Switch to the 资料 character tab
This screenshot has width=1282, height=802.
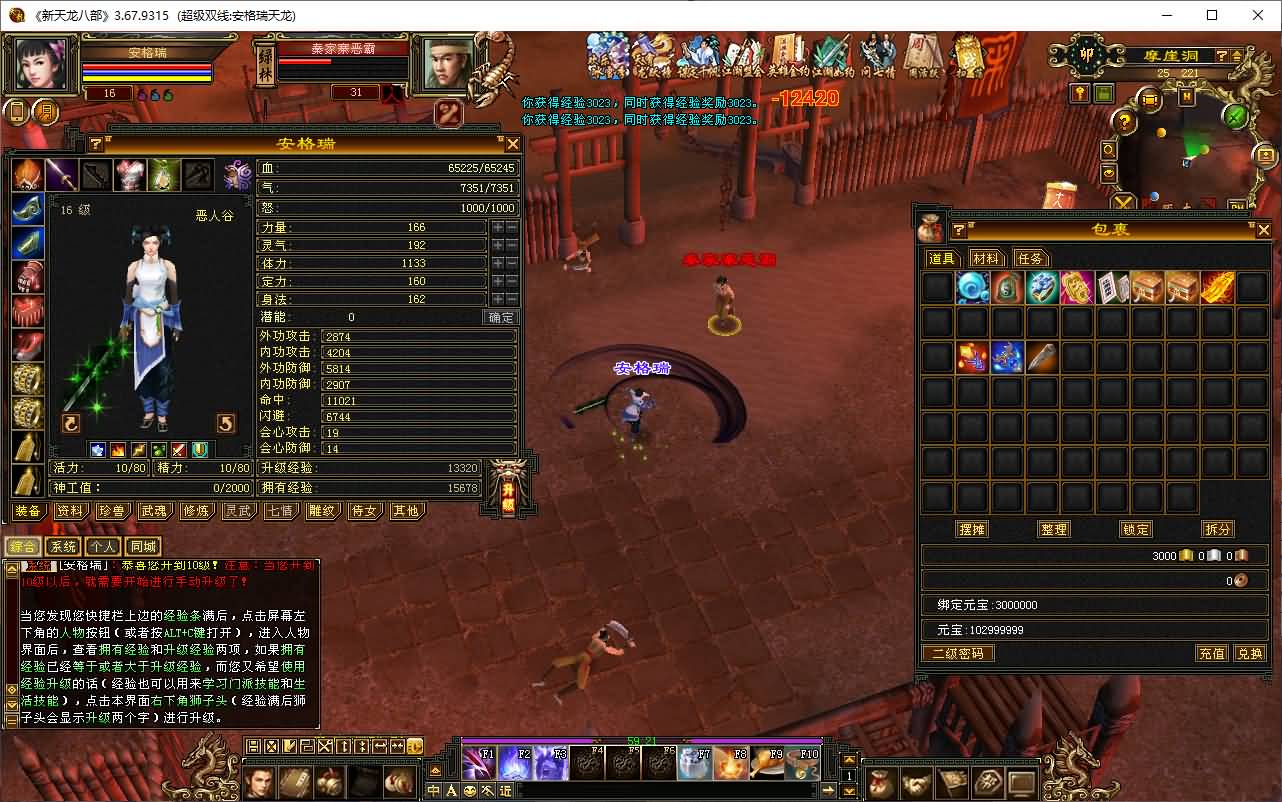[70, 511]
